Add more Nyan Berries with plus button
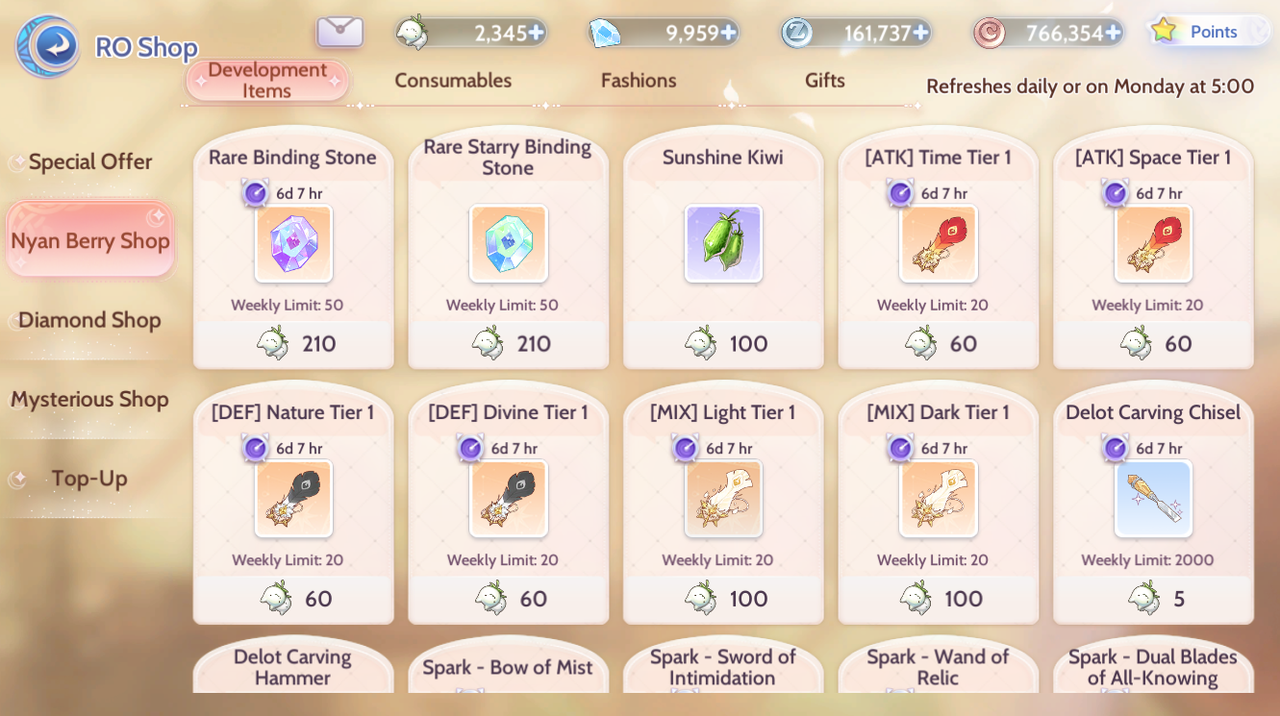This screenshot has width=1280, height=716. click(537, 33)
